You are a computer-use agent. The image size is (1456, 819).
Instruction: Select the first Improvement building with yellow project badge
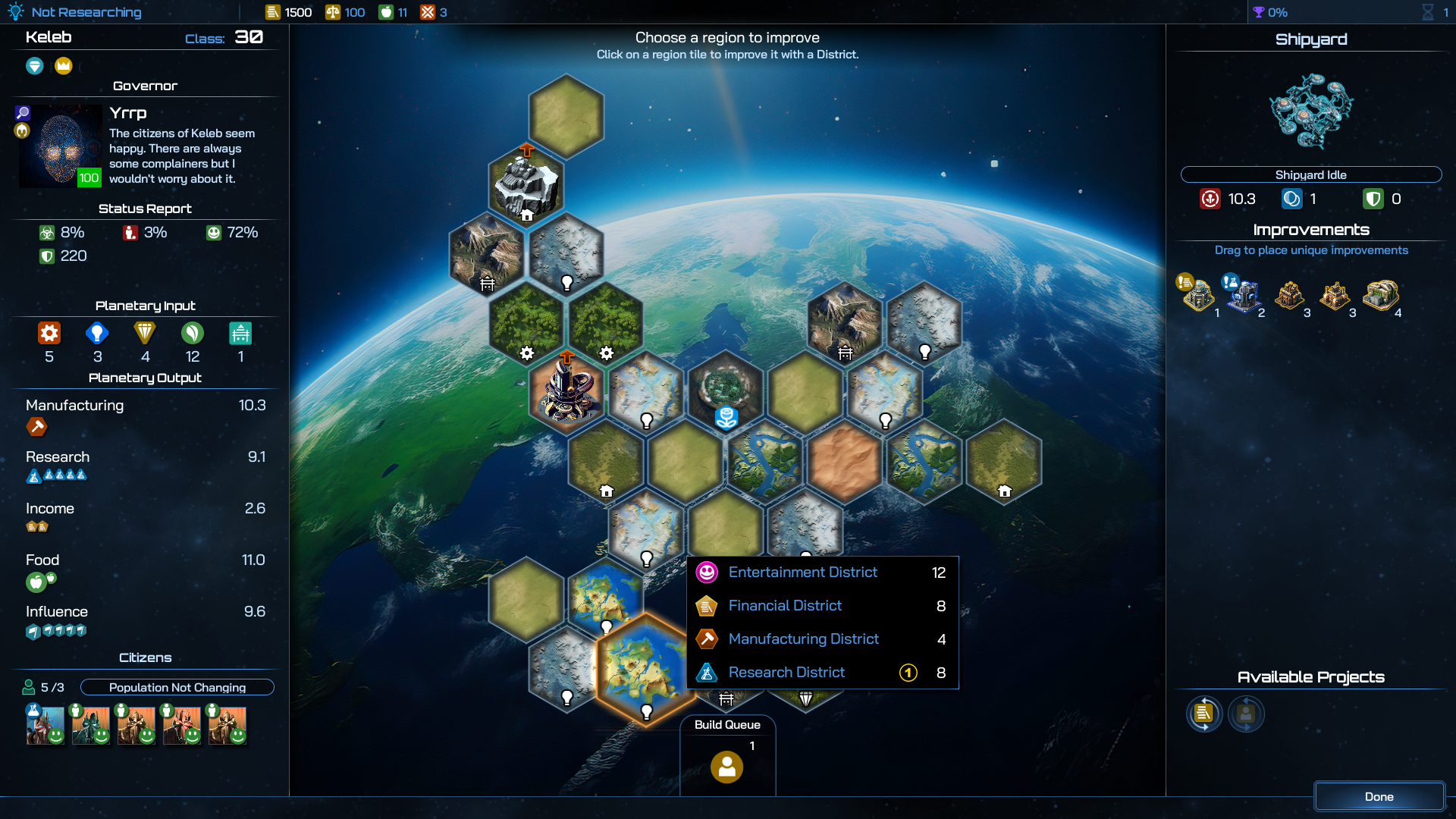pyautogui.click(x=1197, y=297)
